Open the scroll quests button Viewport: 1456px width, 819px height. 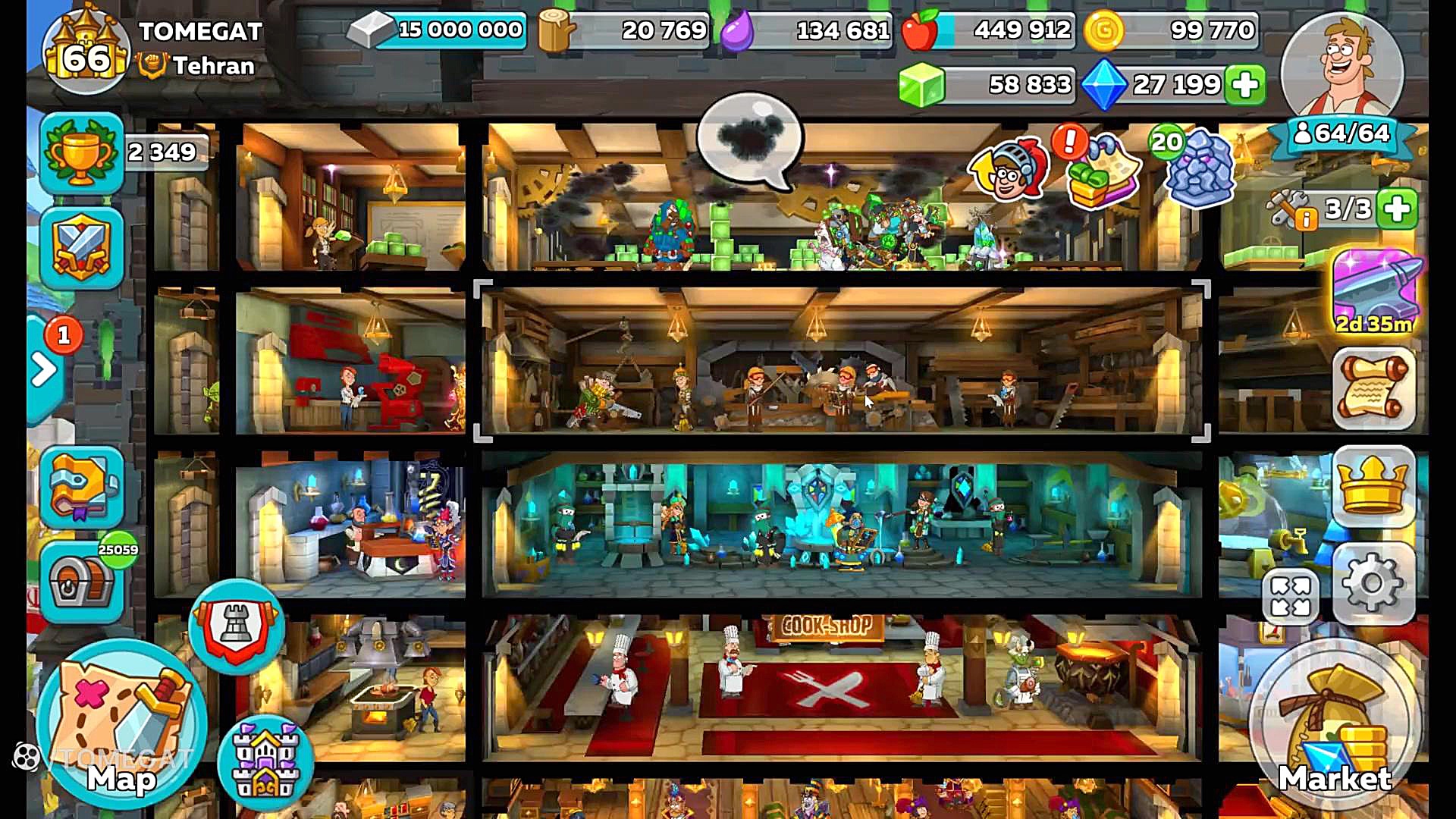[x=1373, y=389]
